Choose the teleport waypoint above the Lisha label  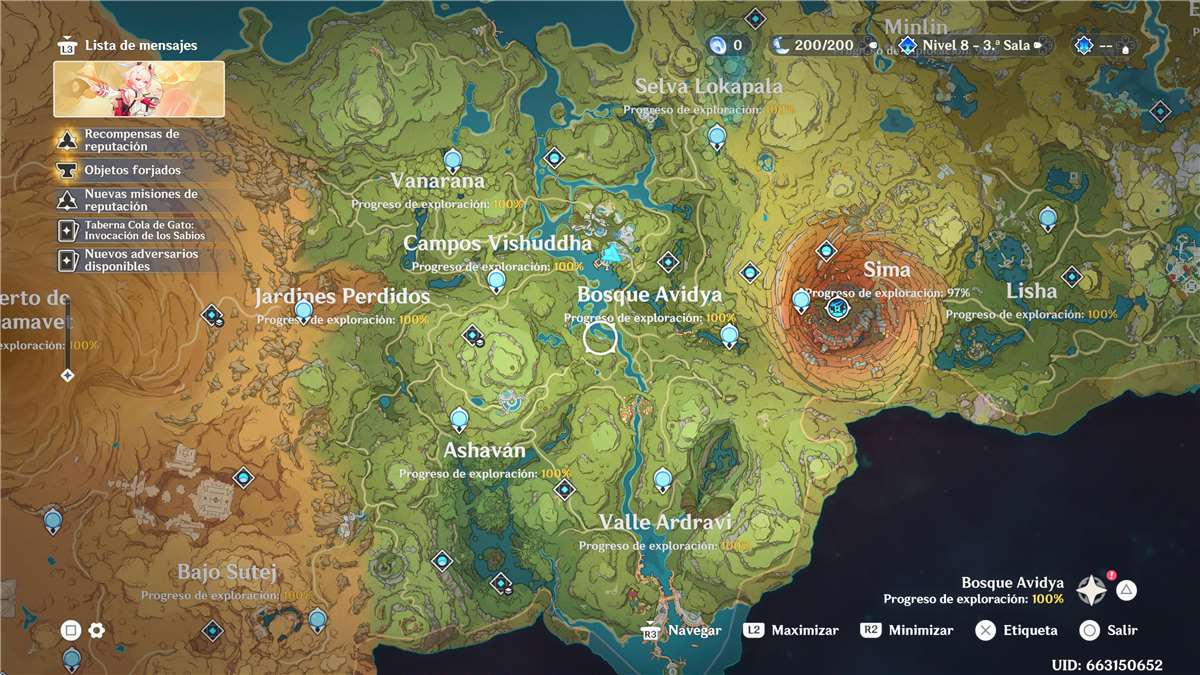pyautogui.click(x=1047, y=217)
